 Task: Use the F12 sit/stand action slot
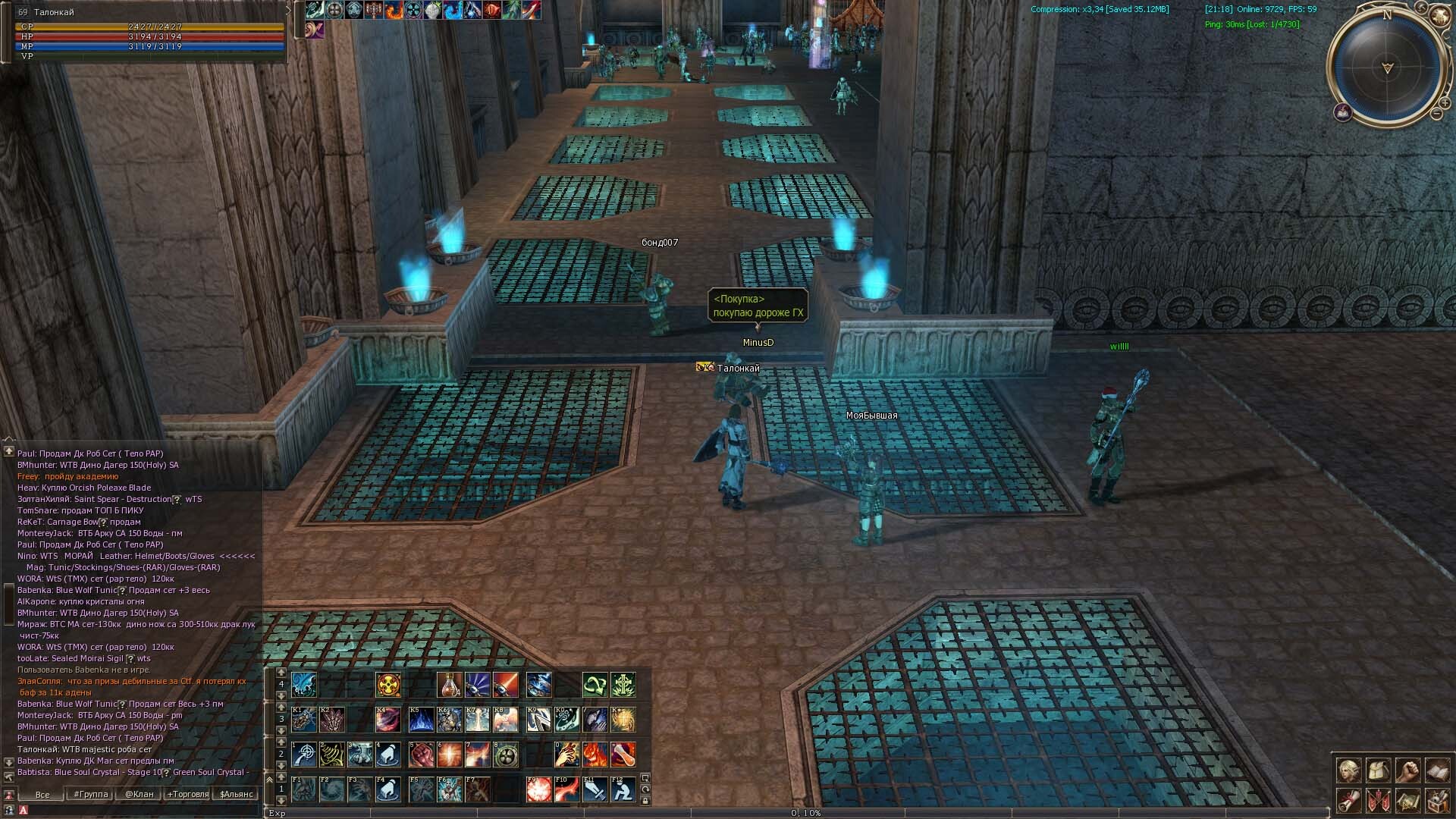click(623, 789)
